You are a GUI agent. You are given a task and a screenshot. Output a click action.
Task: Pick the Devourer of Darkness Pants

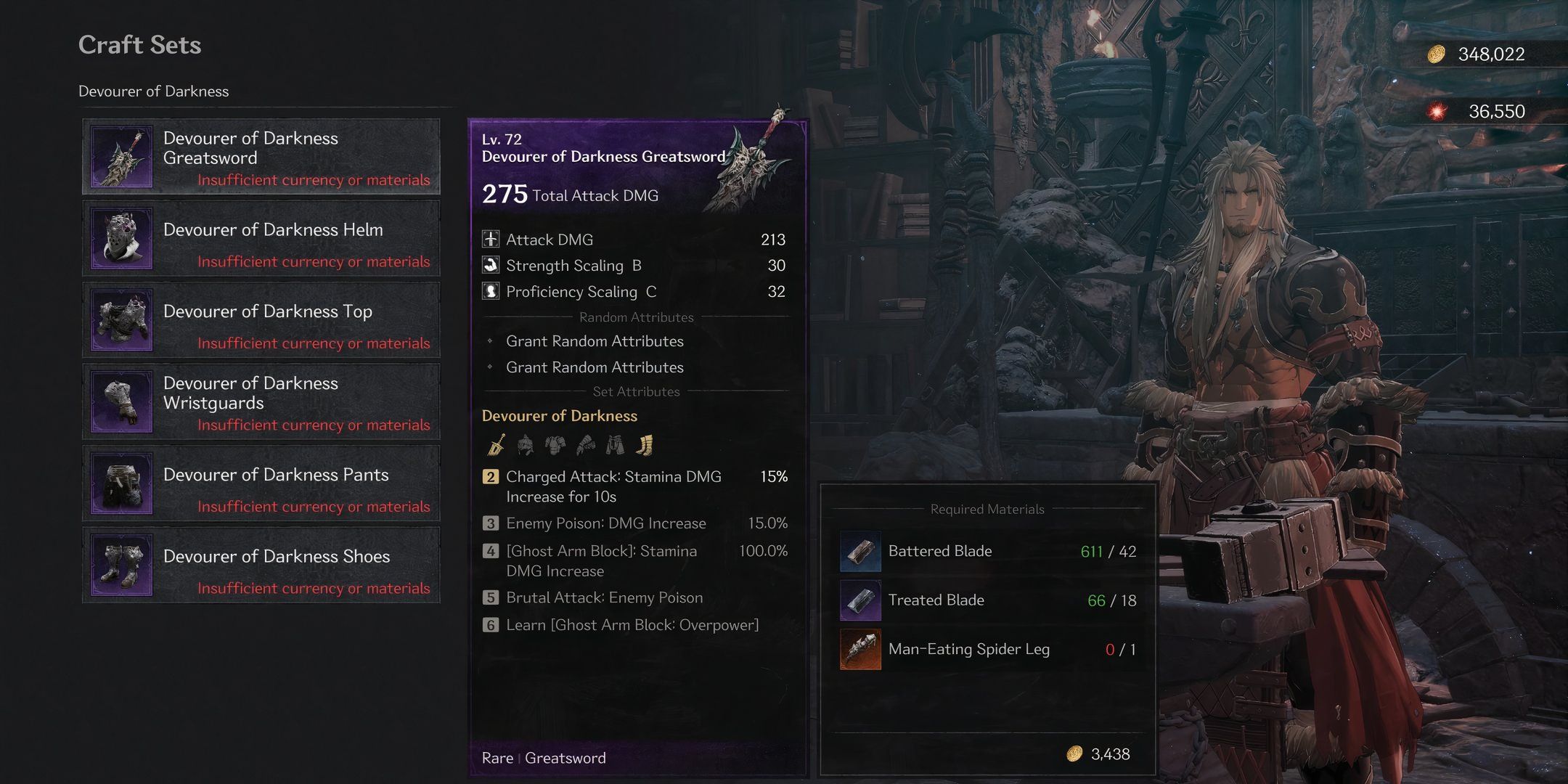point(261,483)
